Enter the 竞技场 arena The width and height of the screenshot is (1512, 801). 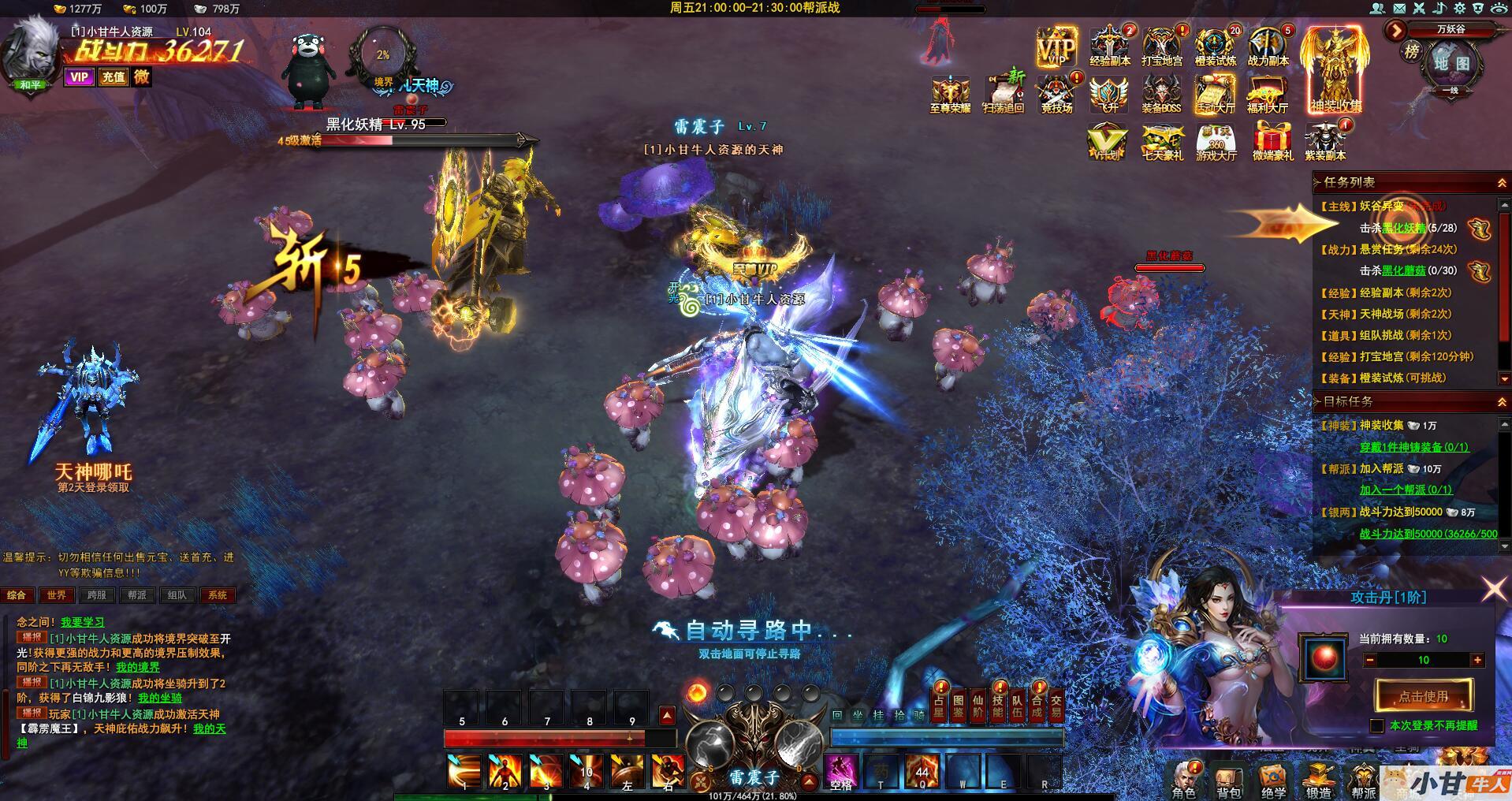point(1056,95)
